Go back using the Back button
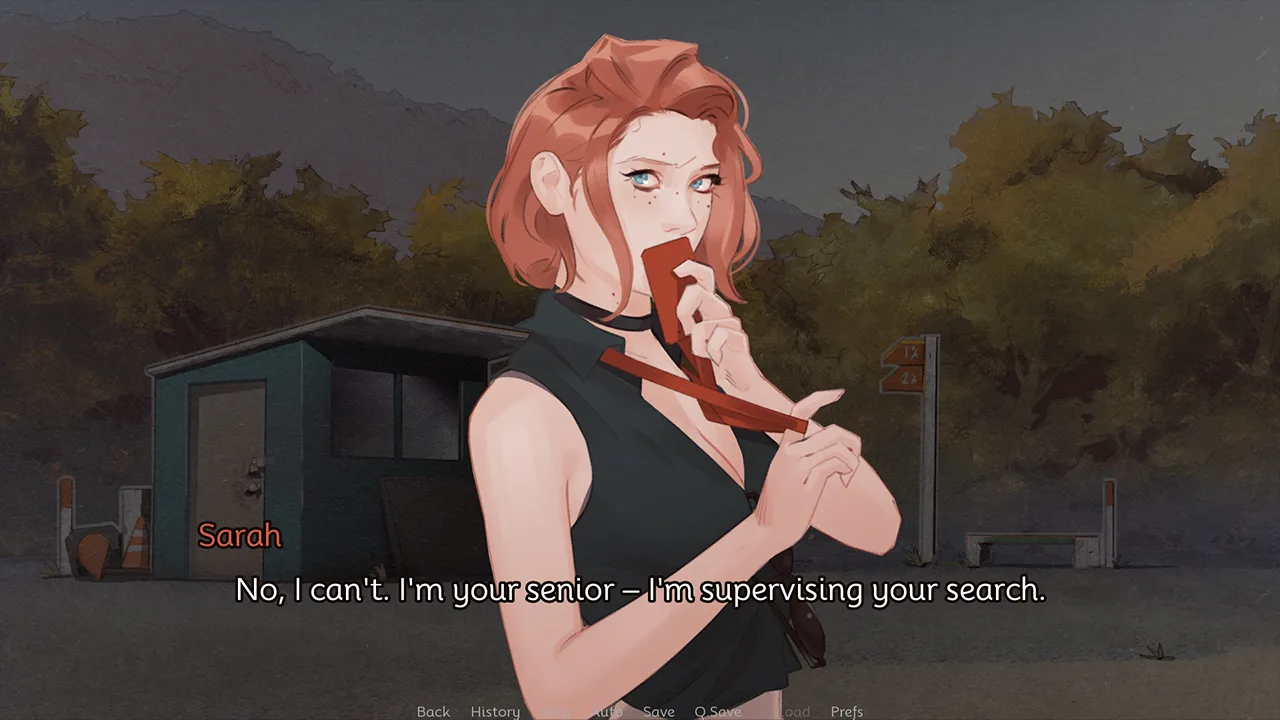Image resolution: width=1280 pixels, height=720 pixels. (x=433, y=711)
